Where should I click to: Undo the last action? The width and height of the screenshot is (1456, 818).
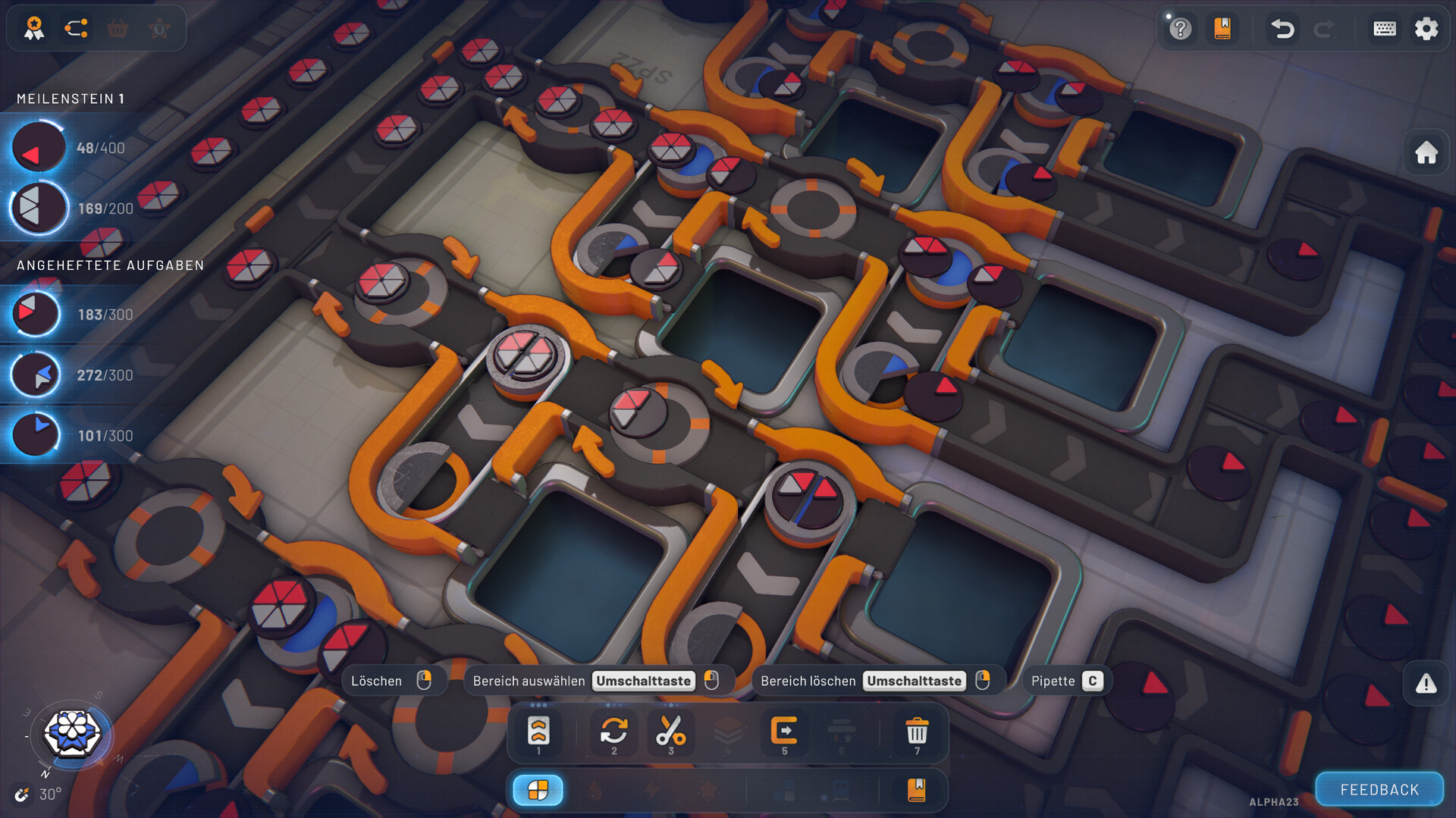pos(1282,29)
